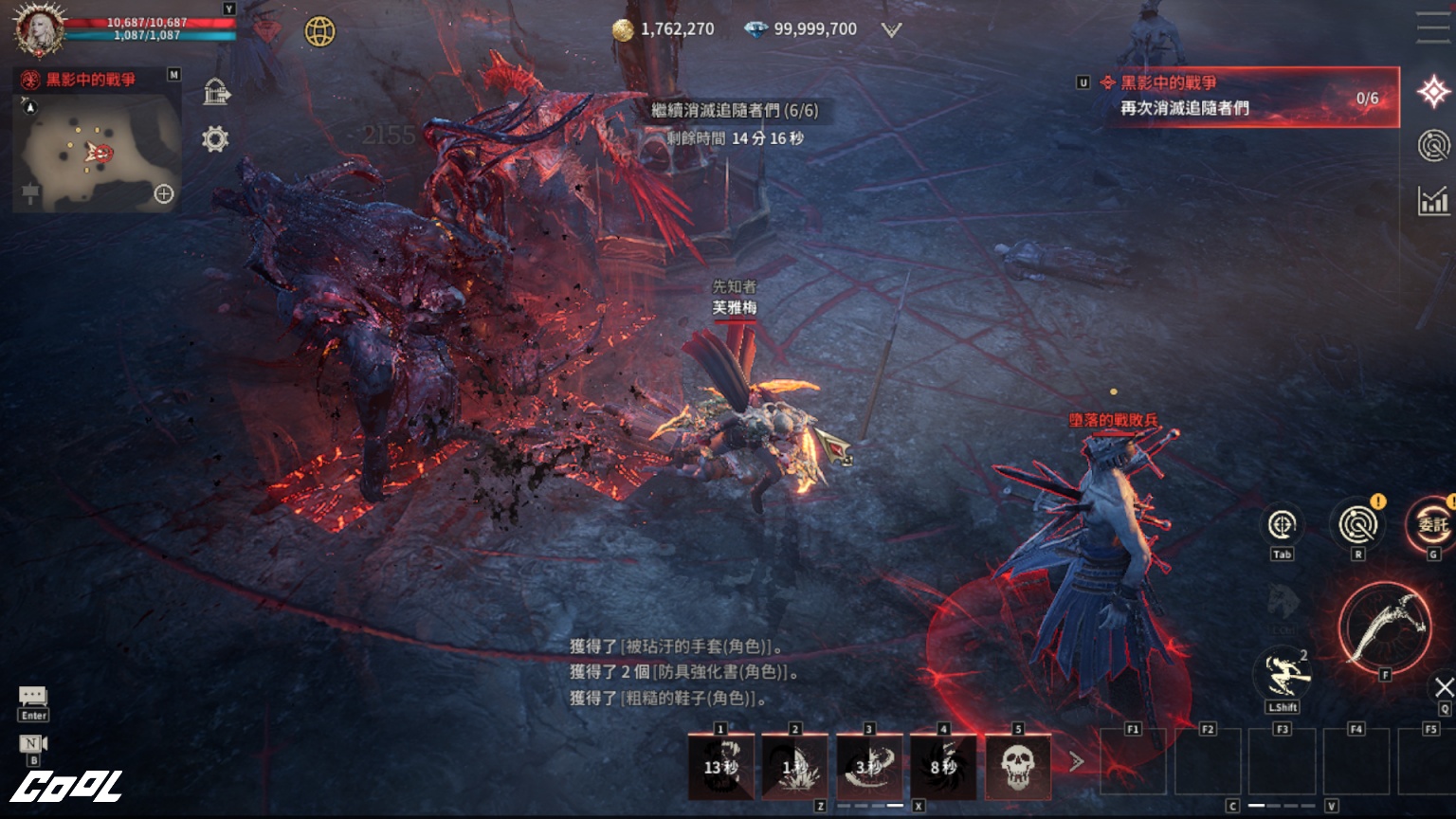Show next skill page with arrow
This screenshot has width=1456, height=819.
tap(1076, 761)
